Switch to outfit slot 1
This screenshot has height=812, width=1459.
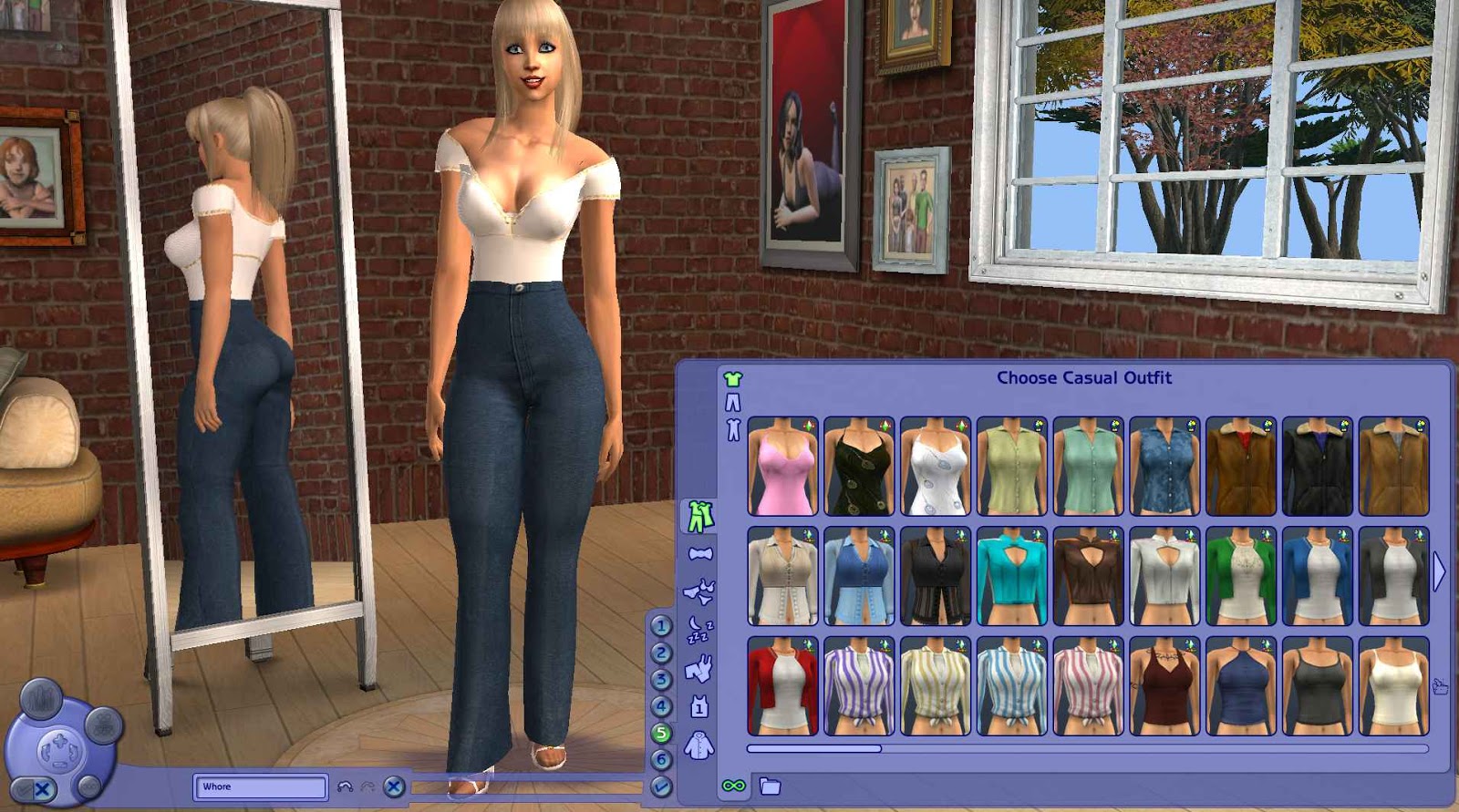[x=660, y=625]
